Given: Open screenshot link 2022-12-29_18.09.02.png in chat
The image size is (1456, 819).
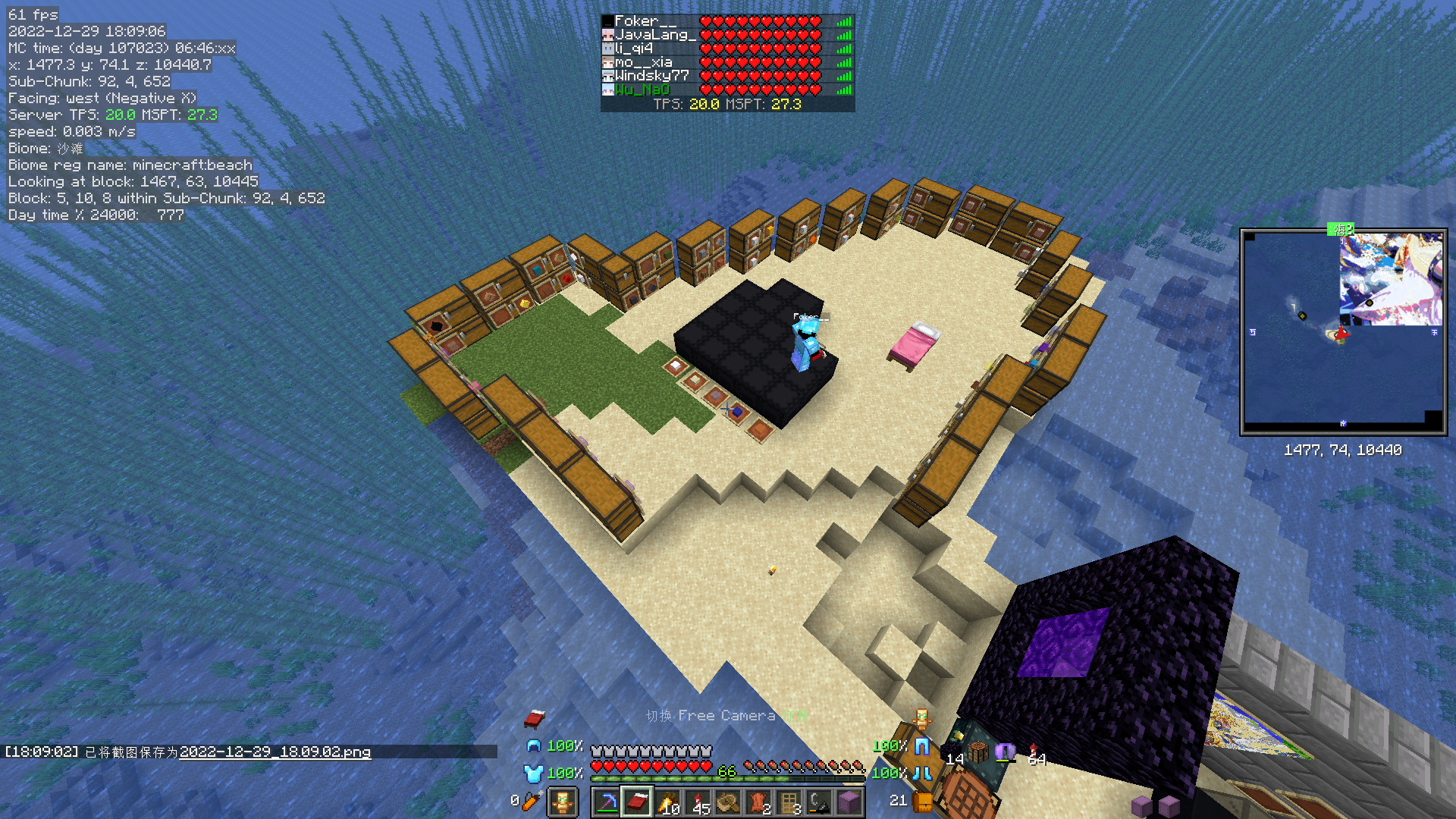Looking at the screenshot, I should click(x=277, y=752).
